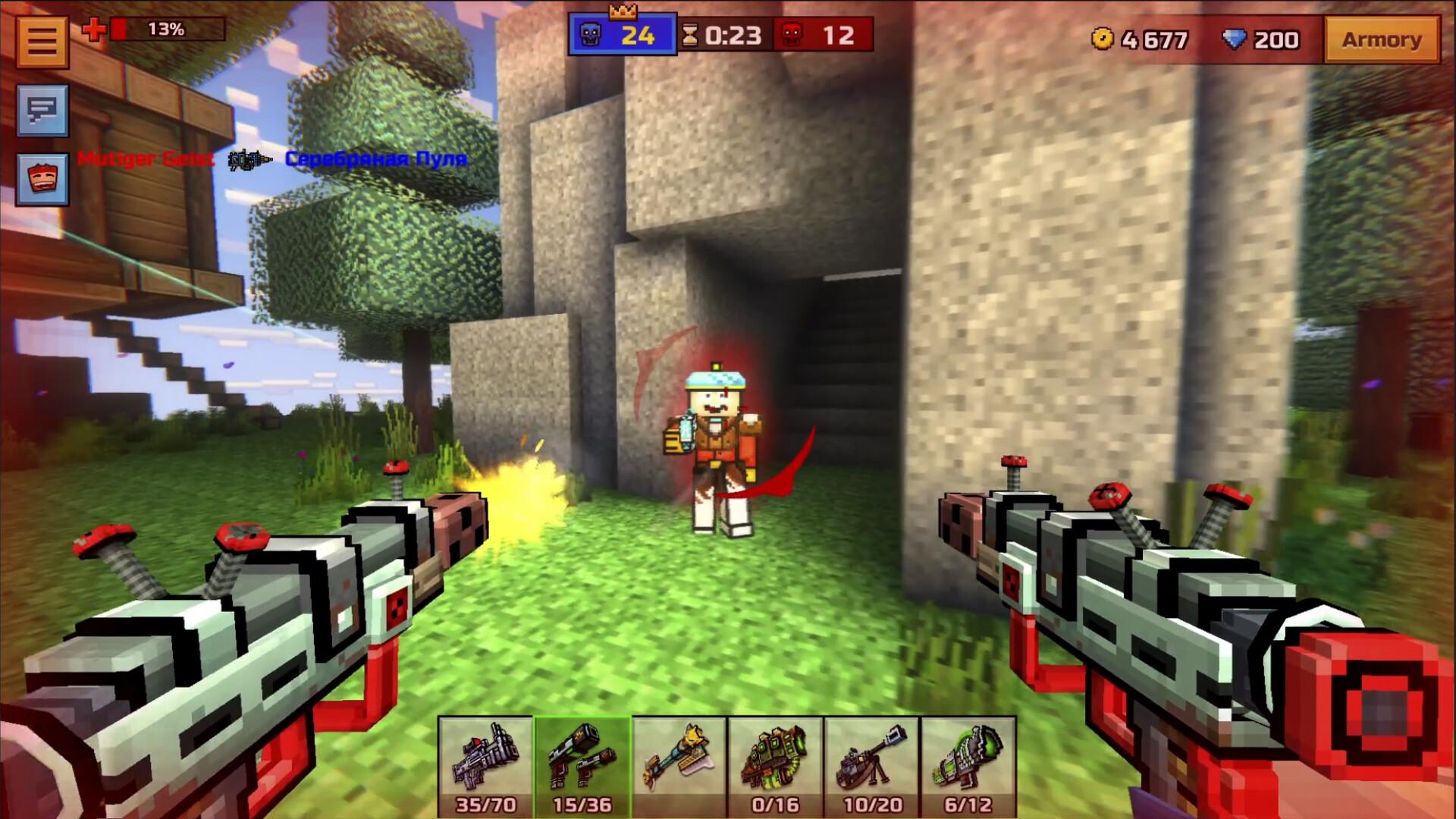
Task: Click the red team skull score icon
Action: (x=789, y=33)
